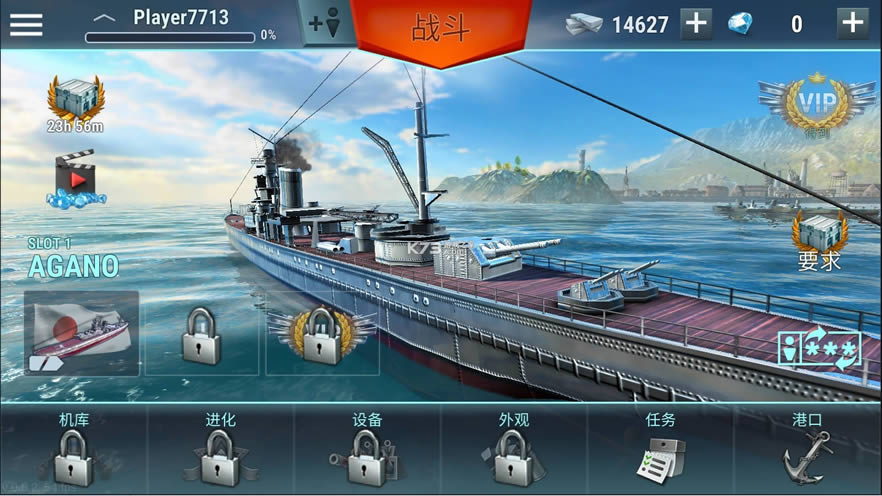
Task: Open the locked 机库 hangar tab
Action: click(74, 450)
